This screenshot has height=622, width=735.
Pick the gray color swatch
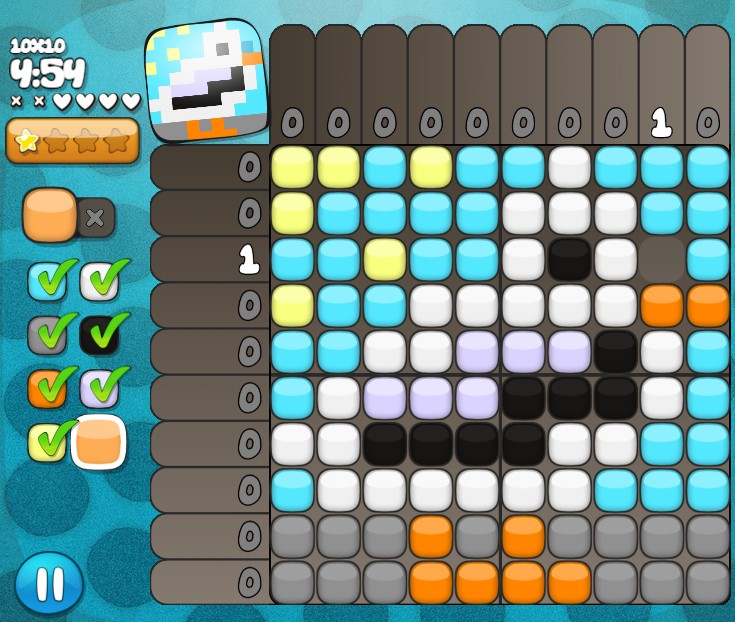point(48,335)
